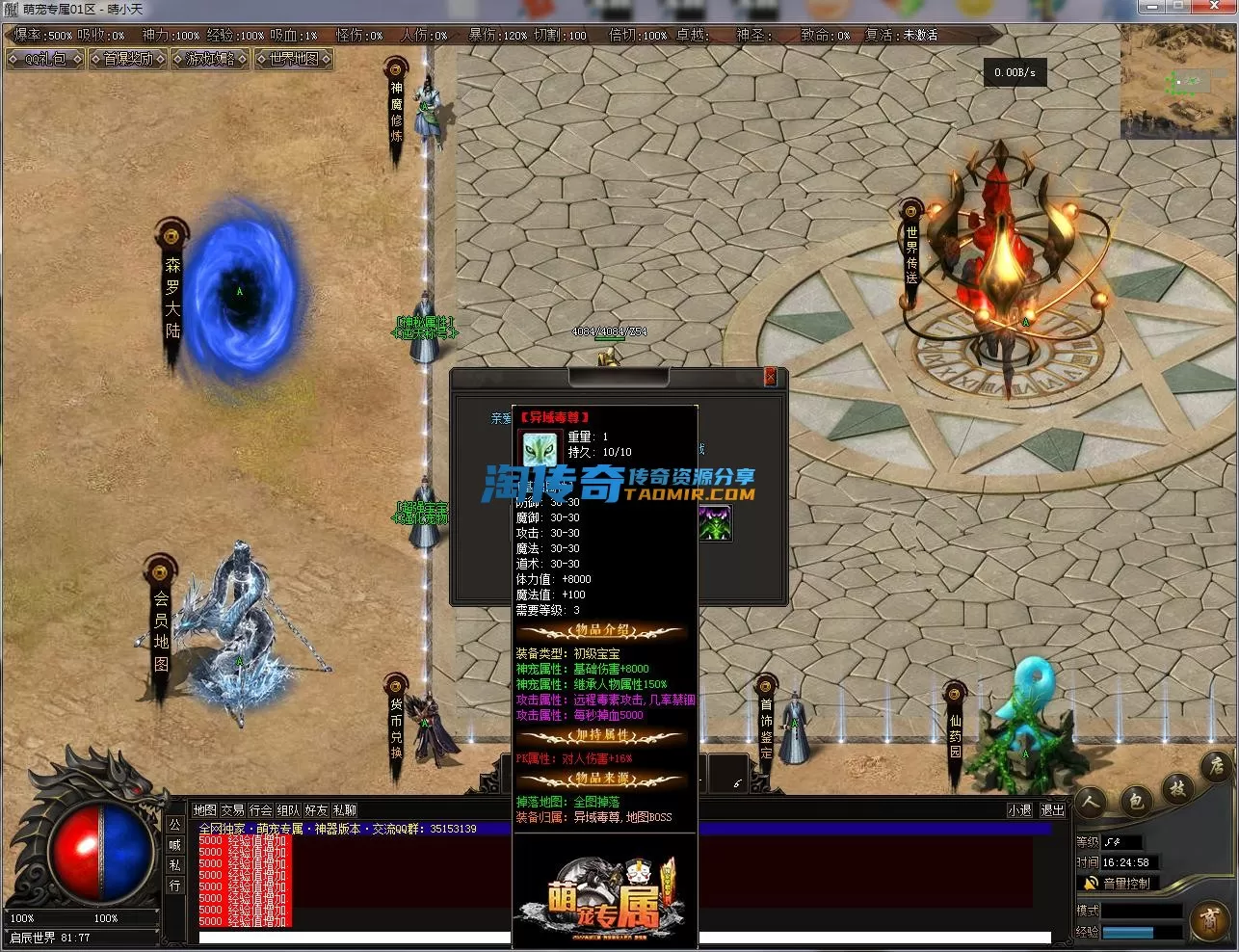Open the 好友 friends tab

tap(316, 810)
